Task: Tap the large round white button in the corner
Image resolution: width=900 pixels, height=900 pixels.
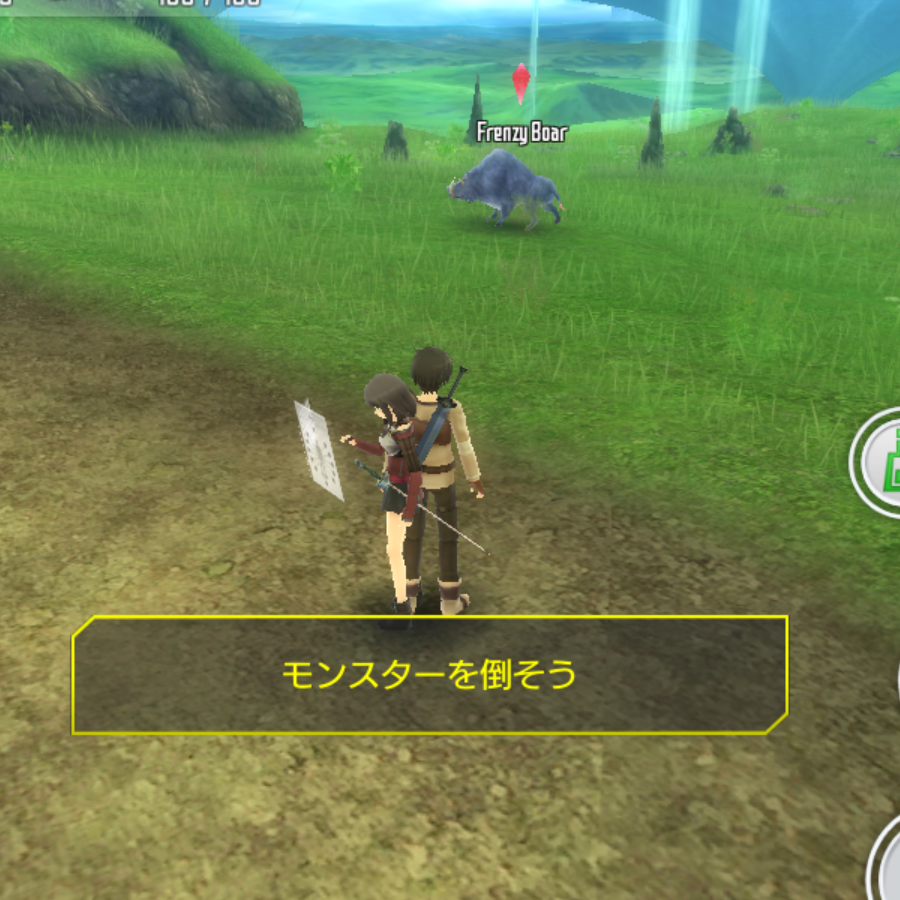Action: pyautogui.click(x=886, y=862)
